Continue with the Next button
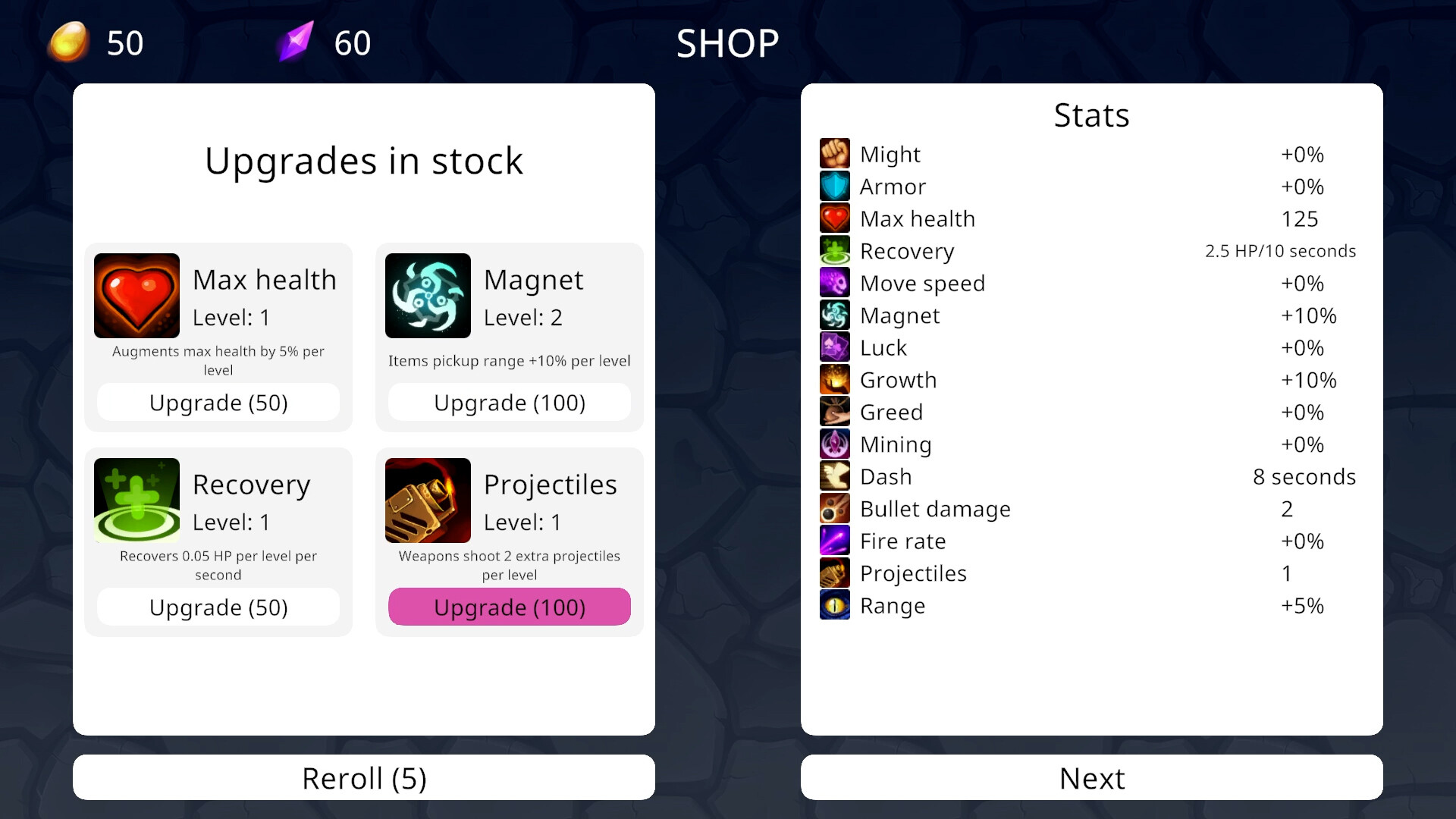The height and width of the screenshot is (819, 1456). 1092,777
